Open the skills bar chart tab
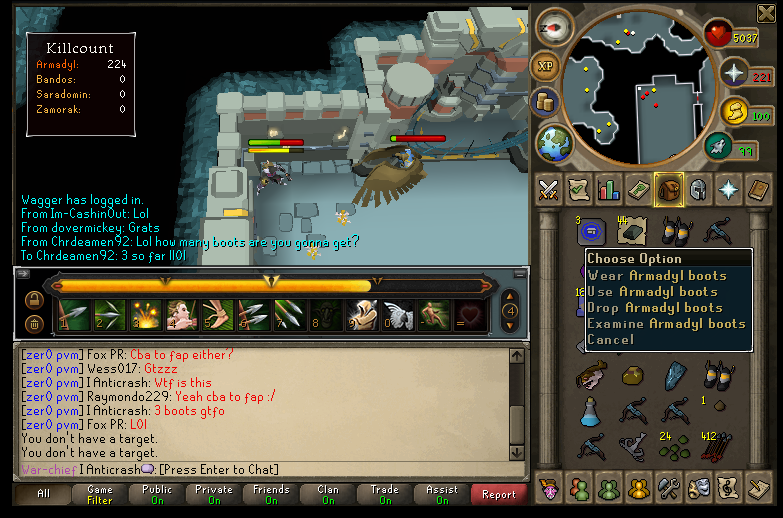This screenshot has height=518, width=783. point(608,188)
